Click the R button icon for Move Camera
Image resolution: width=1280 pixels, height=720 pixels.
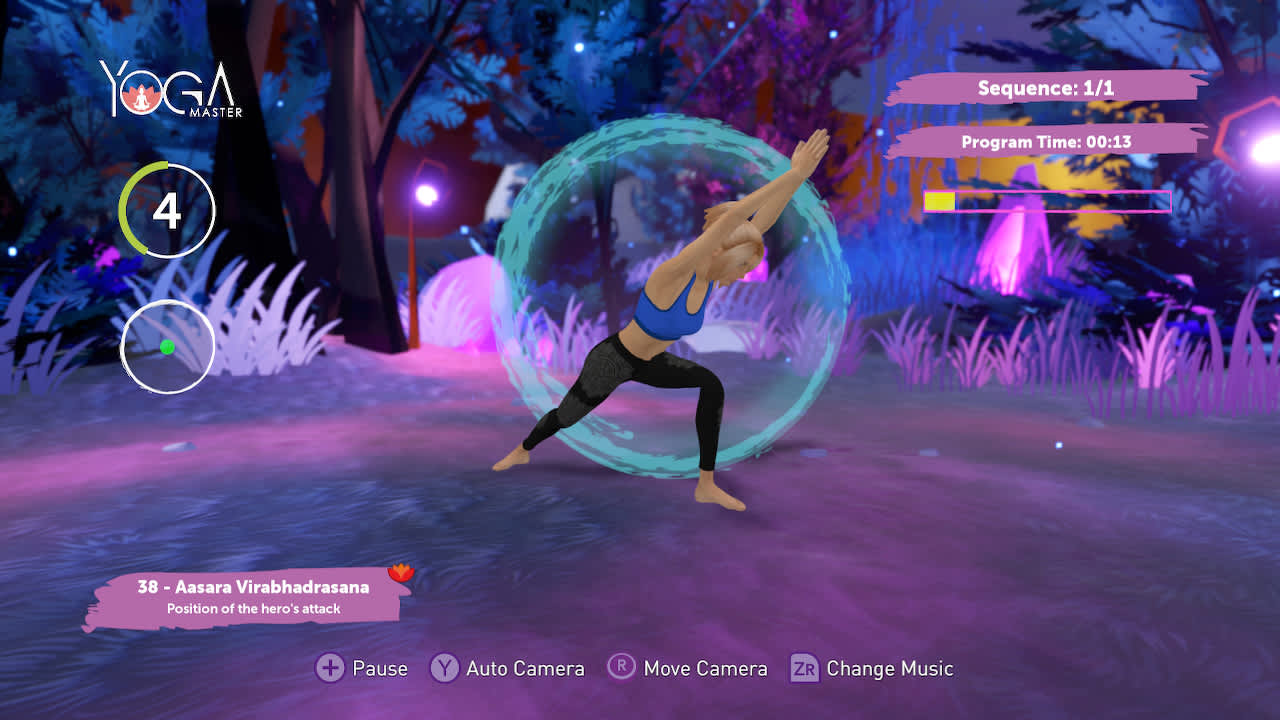pyautogui.click(x=622, y=668)
